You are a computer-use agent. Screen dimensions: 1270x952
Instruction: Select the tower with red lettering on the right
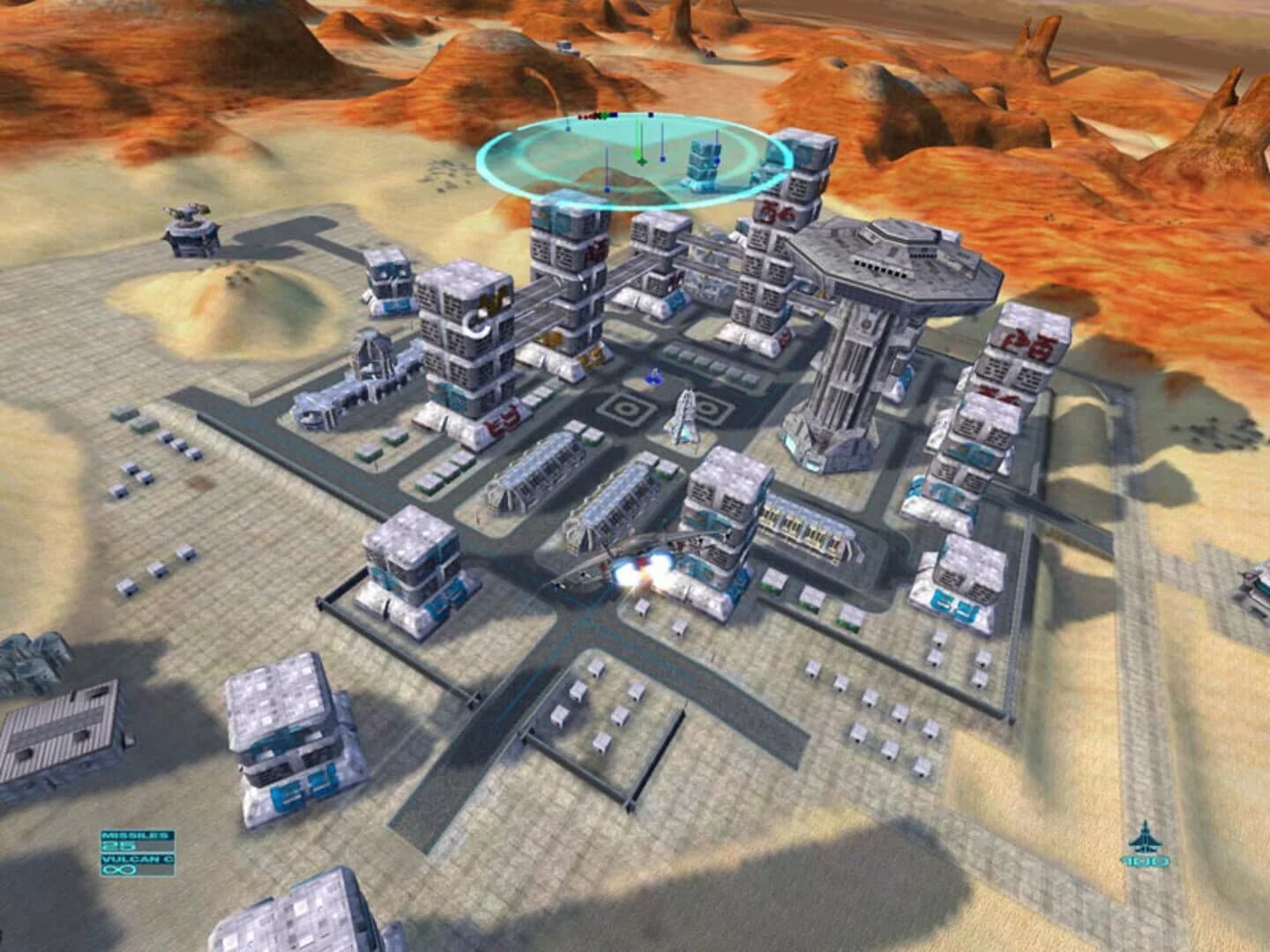point(1005,353)
